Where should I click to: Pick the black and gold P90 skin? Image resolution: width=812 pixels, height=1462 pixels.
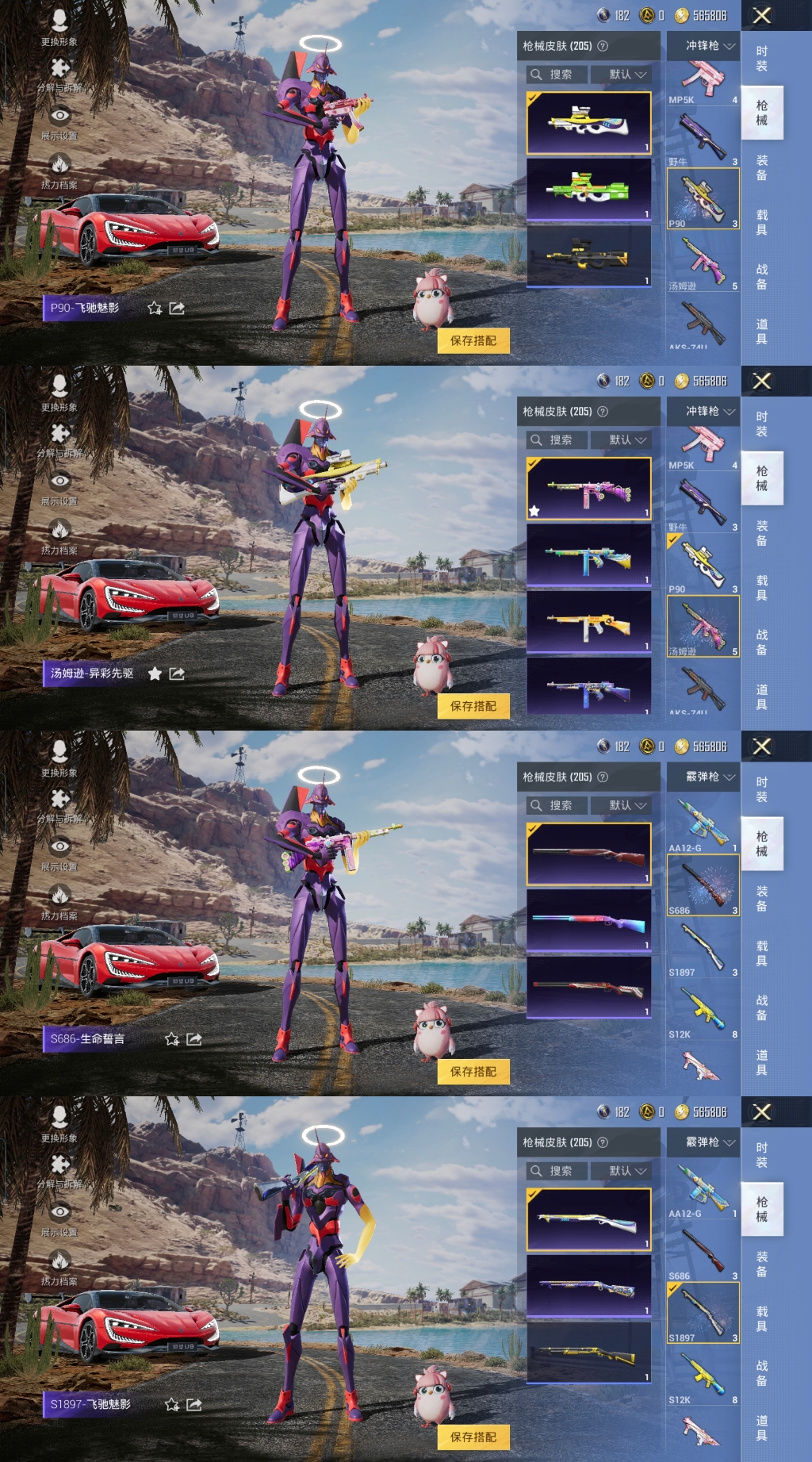[588, 256]
